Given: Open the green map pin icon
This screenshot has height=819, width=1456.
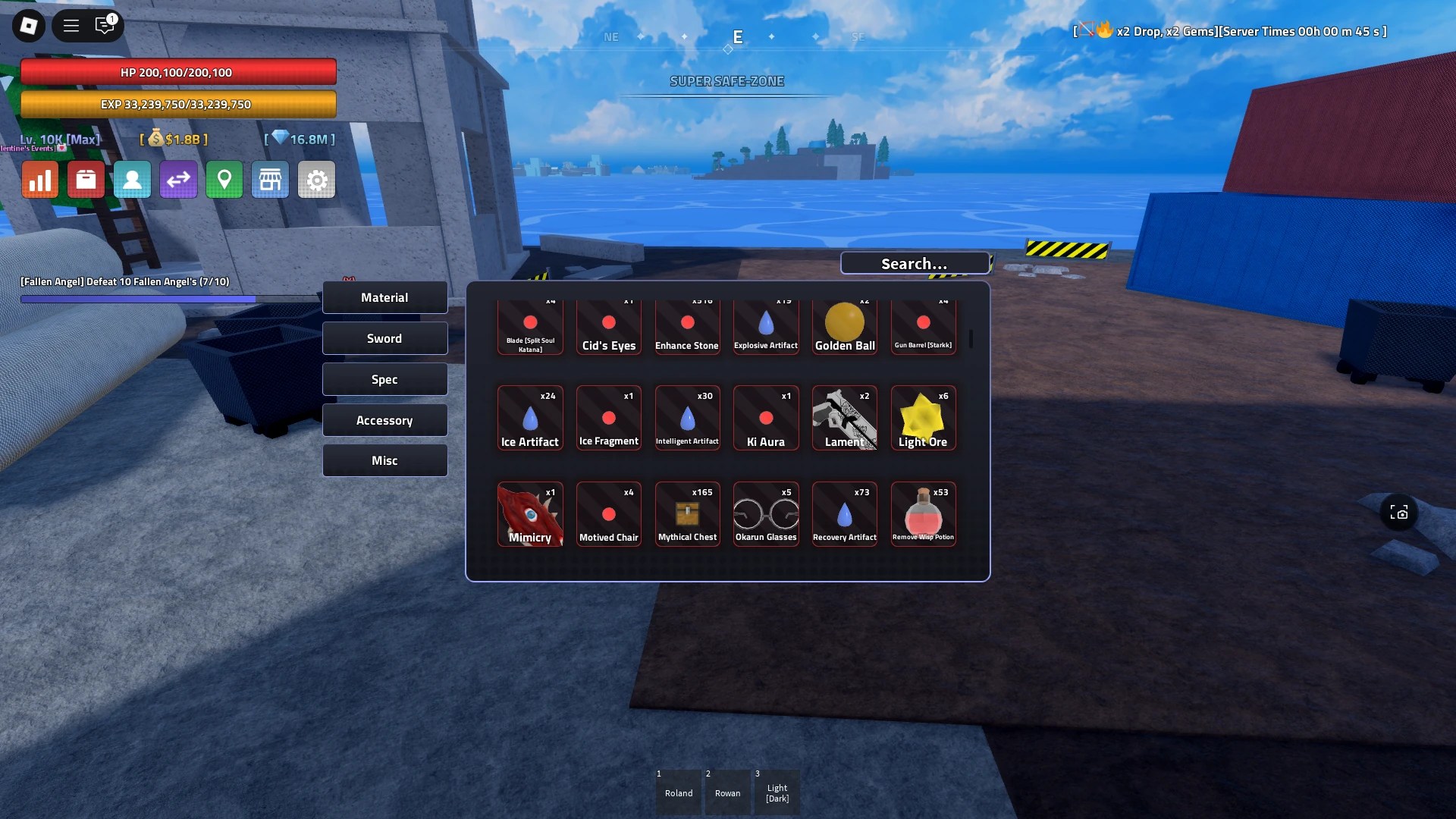Looking at the screenshot, I should point(224,180).
